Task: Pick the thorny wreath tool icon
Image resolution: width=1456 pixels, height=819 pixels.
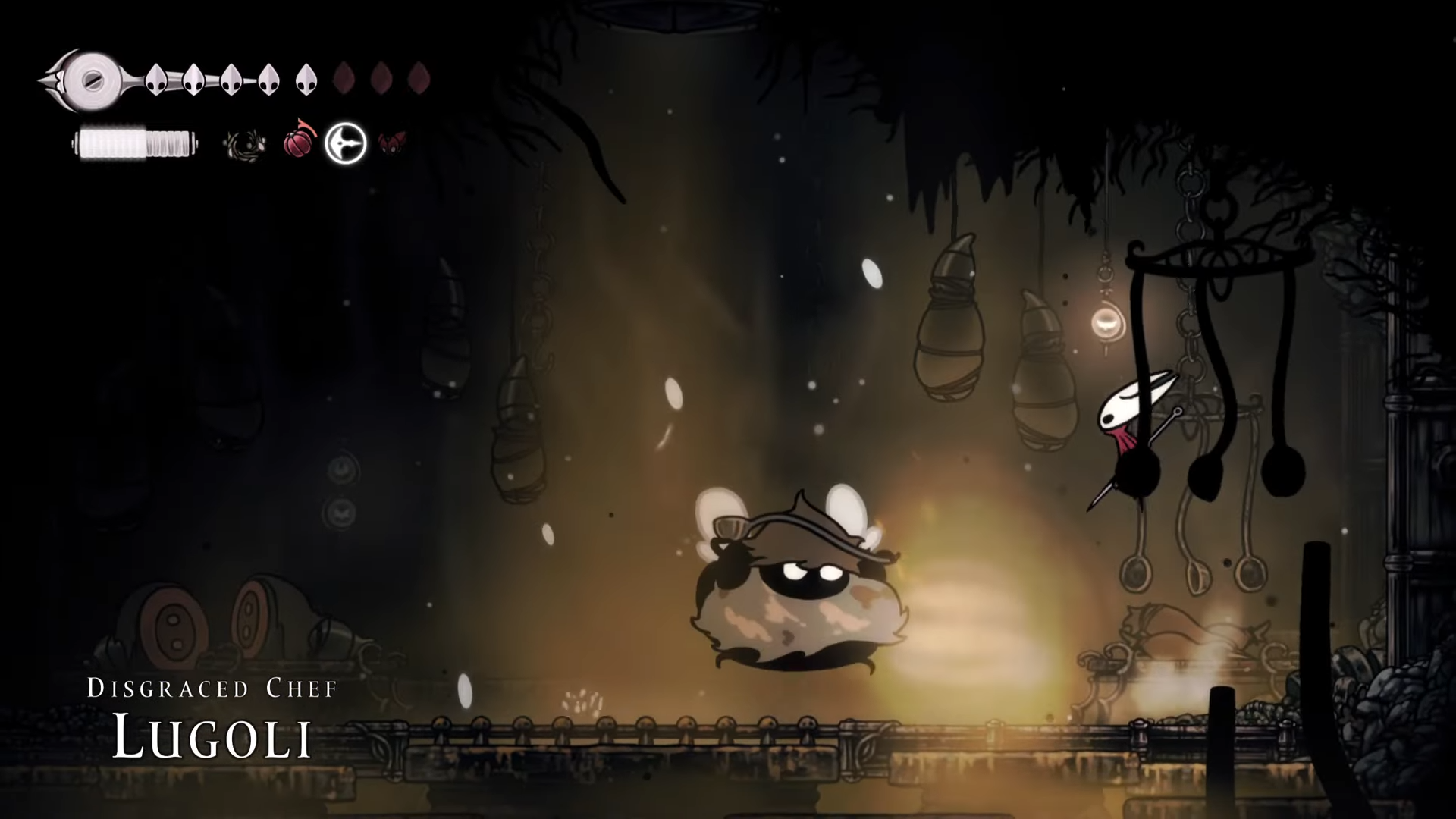Action: (245, 143)
